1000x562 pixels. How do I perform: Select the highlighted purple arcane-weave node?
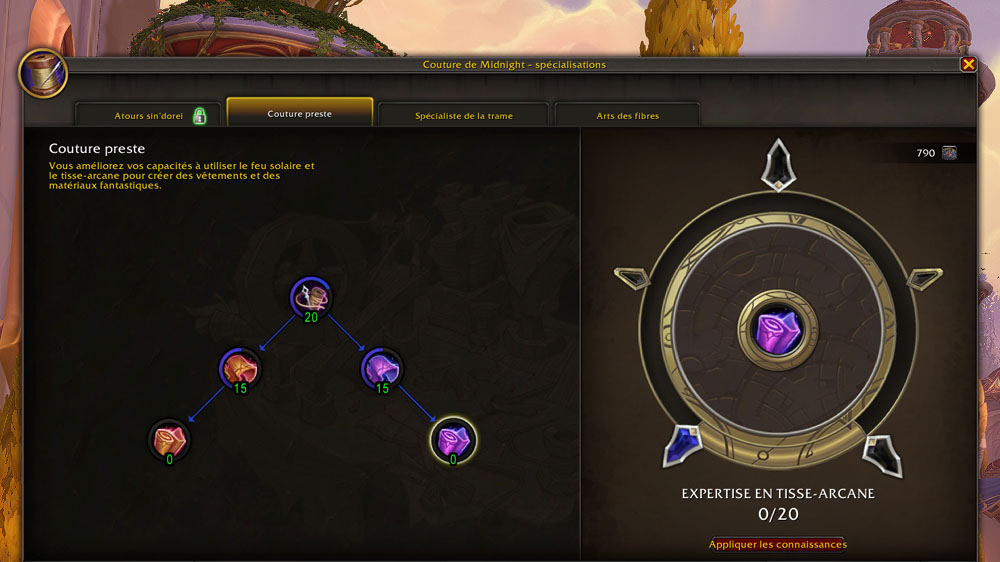tap(453, 438)
